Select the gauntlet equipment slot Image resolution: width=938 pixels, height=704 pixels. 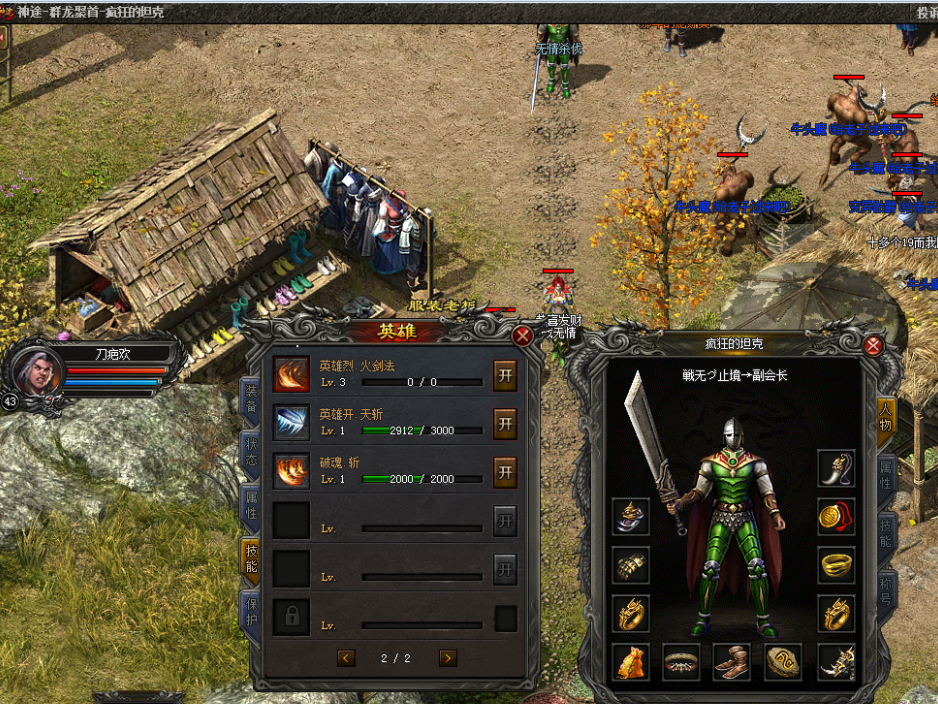point(631,565)
